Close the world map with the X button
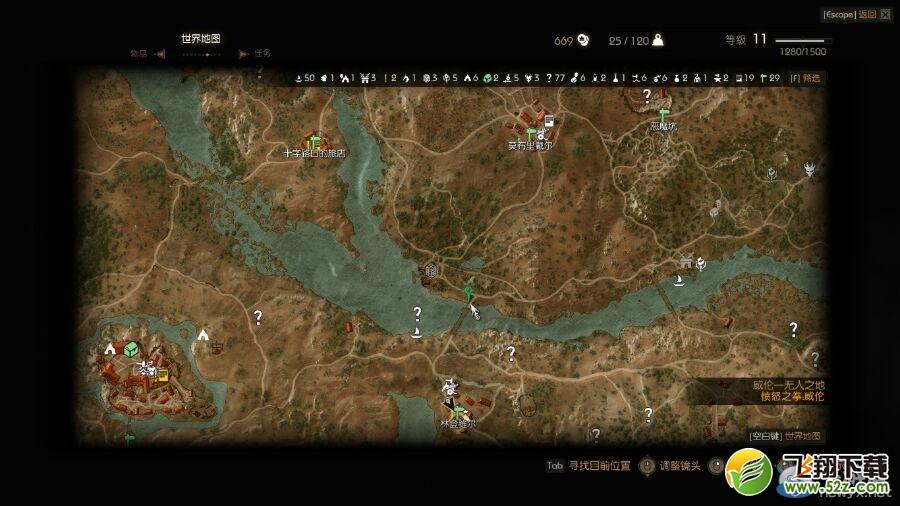The height and width of the screenshot is (506, 900). 883,14
